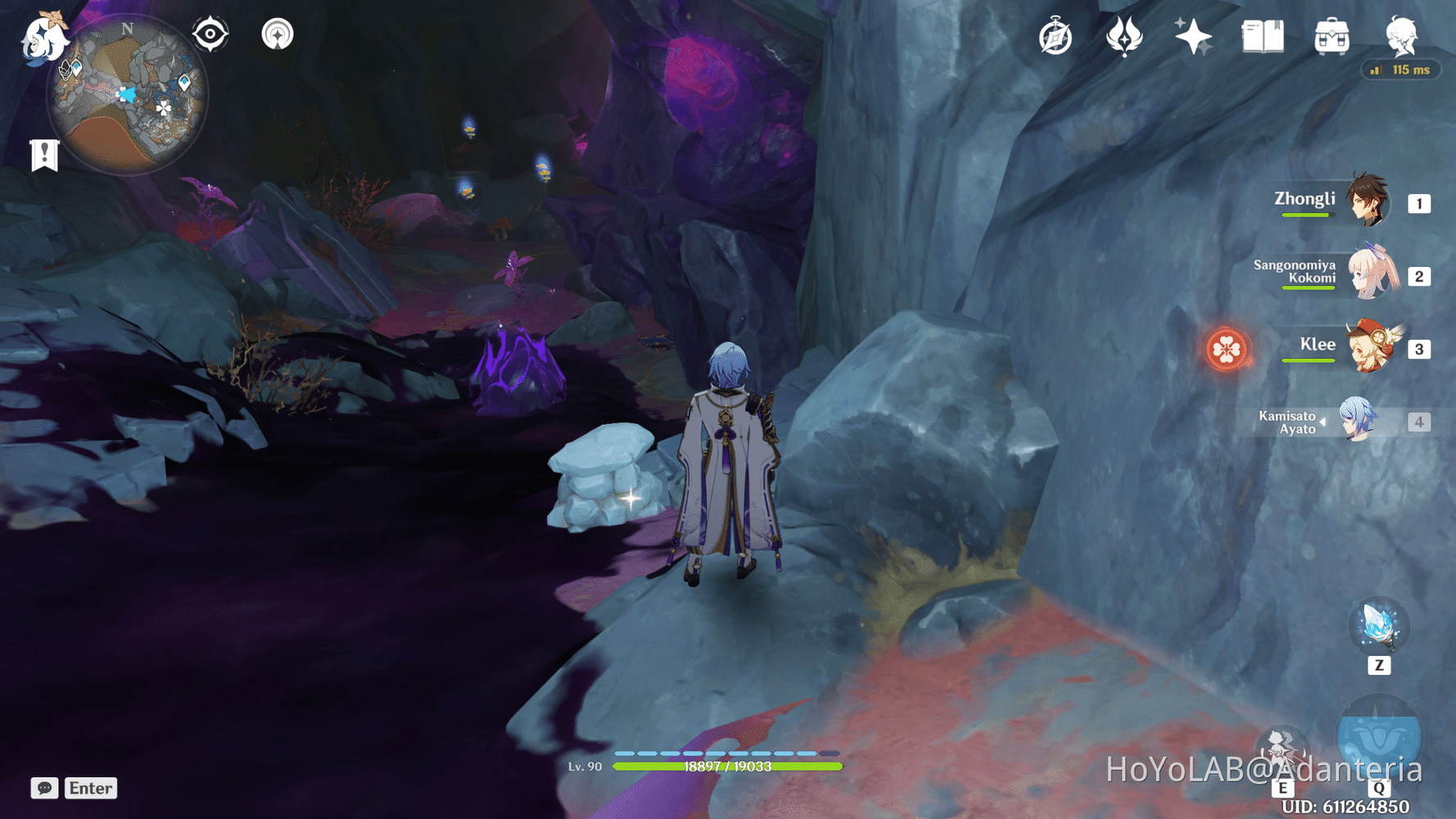Open the quest journal book icon
The width and height of the screenshot is (1456, 819).
coord(1262,36)
